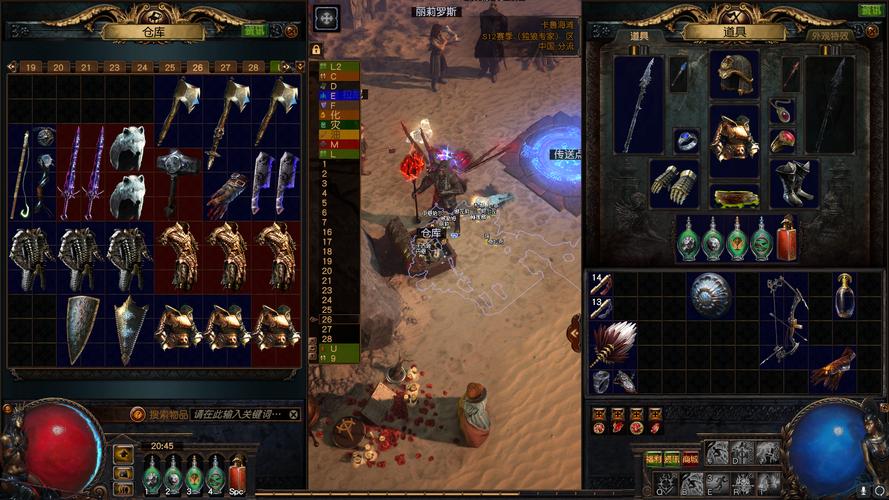Type in the stash item search box
This screenshot has width=889, height=500.
(238, 413)
